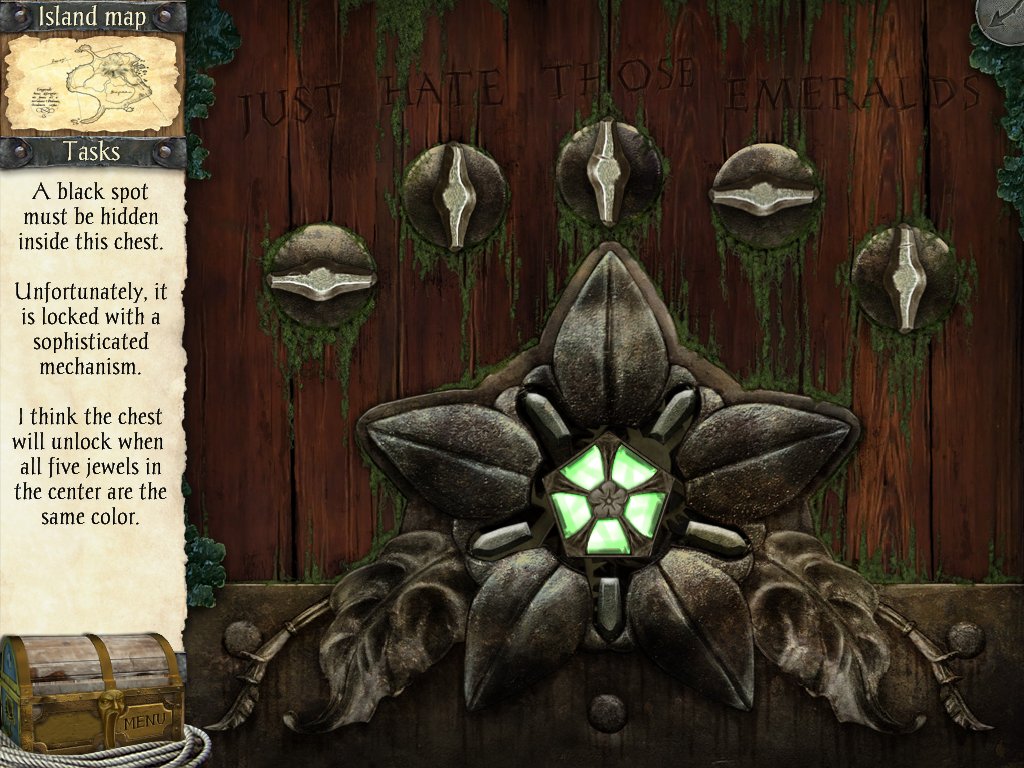This screenshot has width=1024, height=768.
Task: Rotate the knob beneath the carved word HATE
Action: tap(455, 196)
